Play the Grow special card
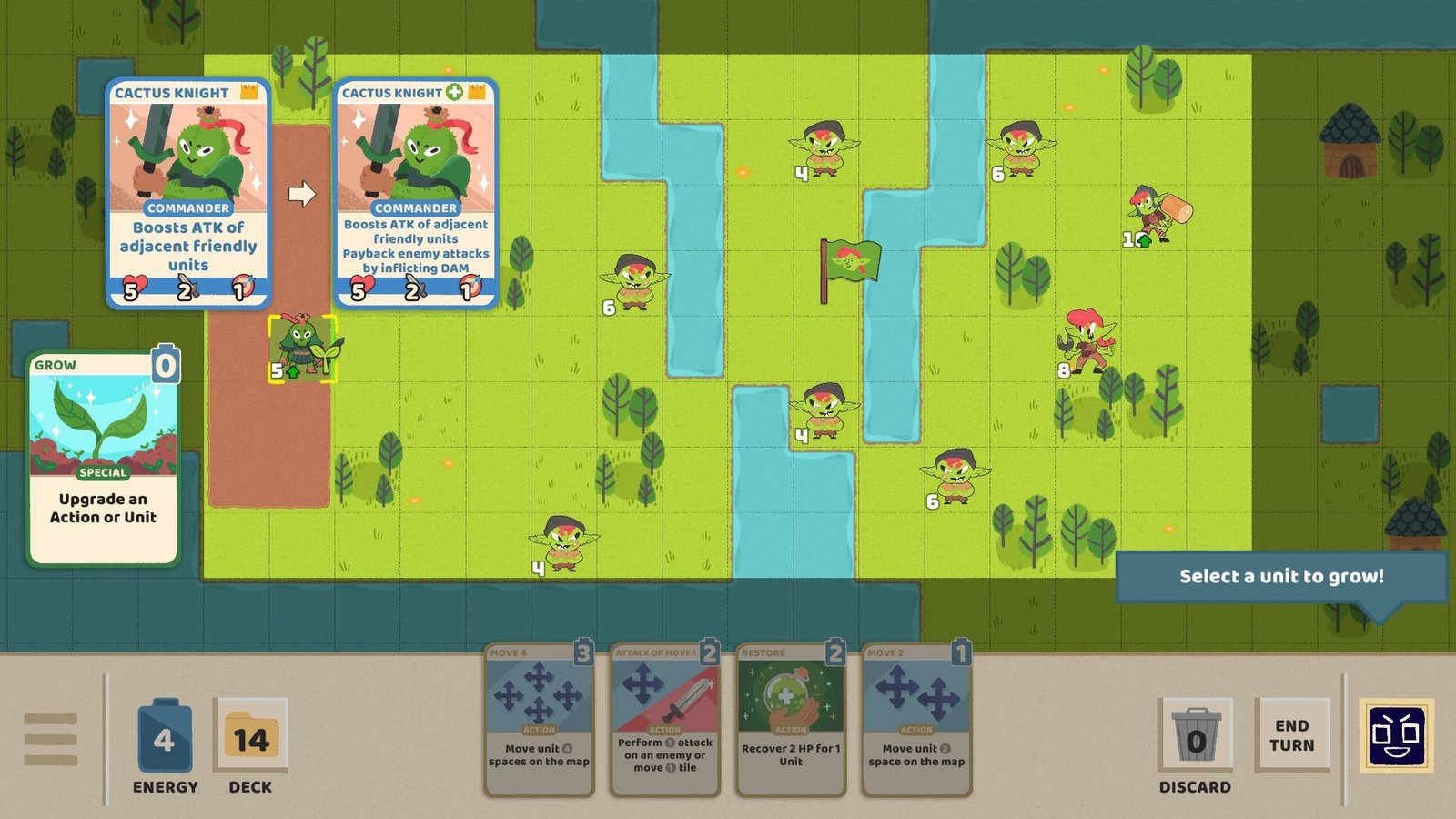 tap(103, 455)
